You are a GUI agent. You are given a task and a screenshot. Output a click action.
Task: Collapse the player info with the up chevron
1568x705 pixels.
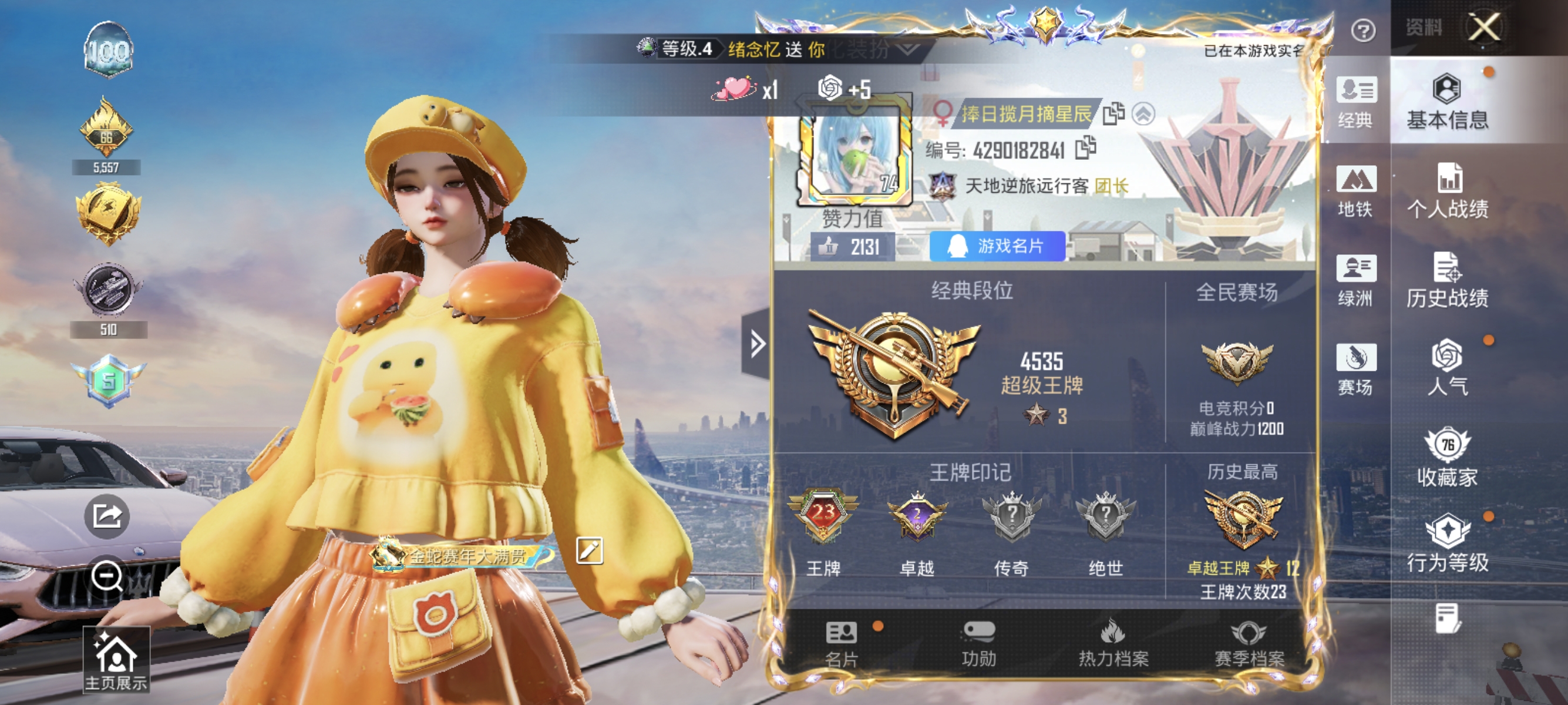(x=1145, y=113)
